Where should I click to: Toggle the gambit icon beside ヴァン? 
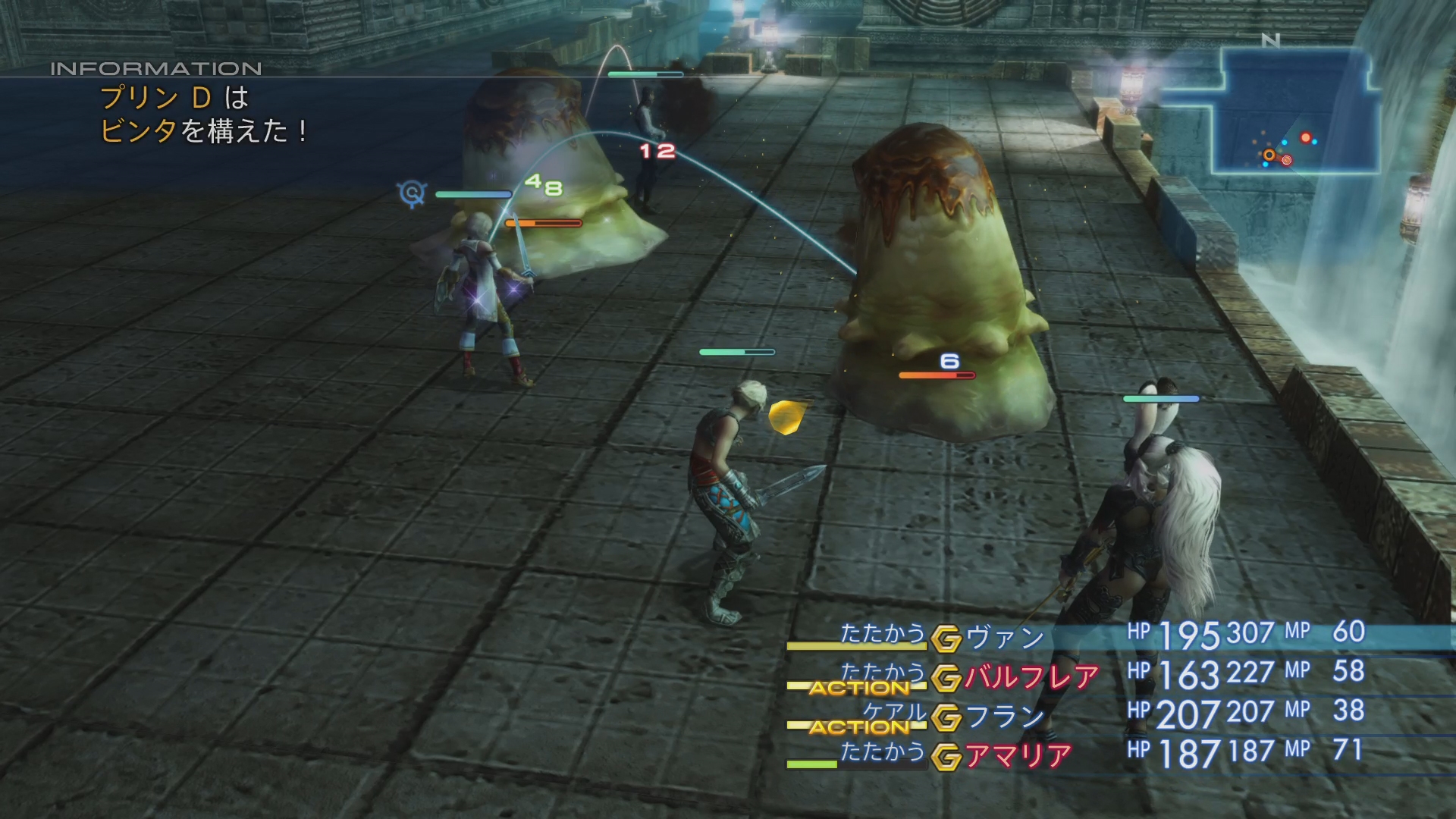(946, 639)
